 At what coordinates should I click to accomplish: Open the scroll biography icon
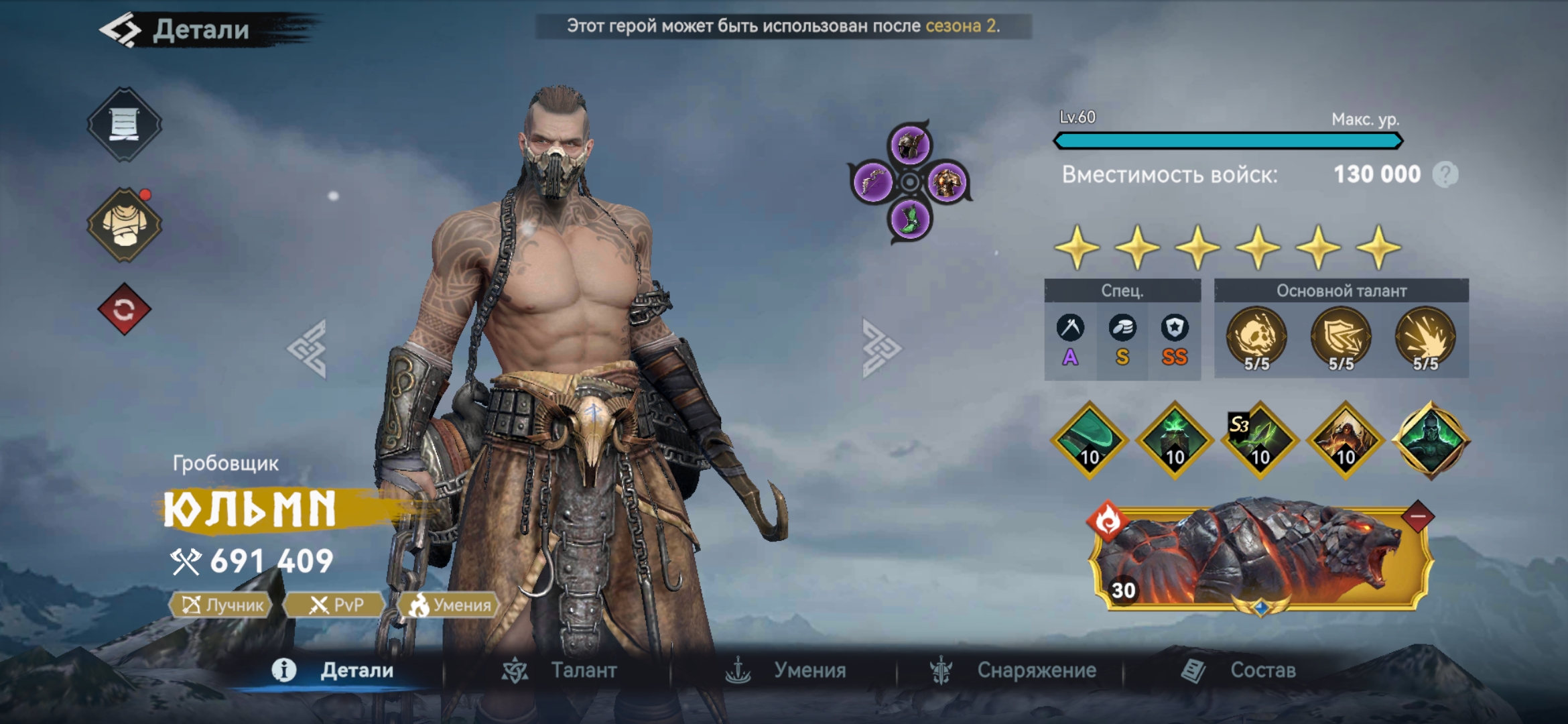coord(124,124)
